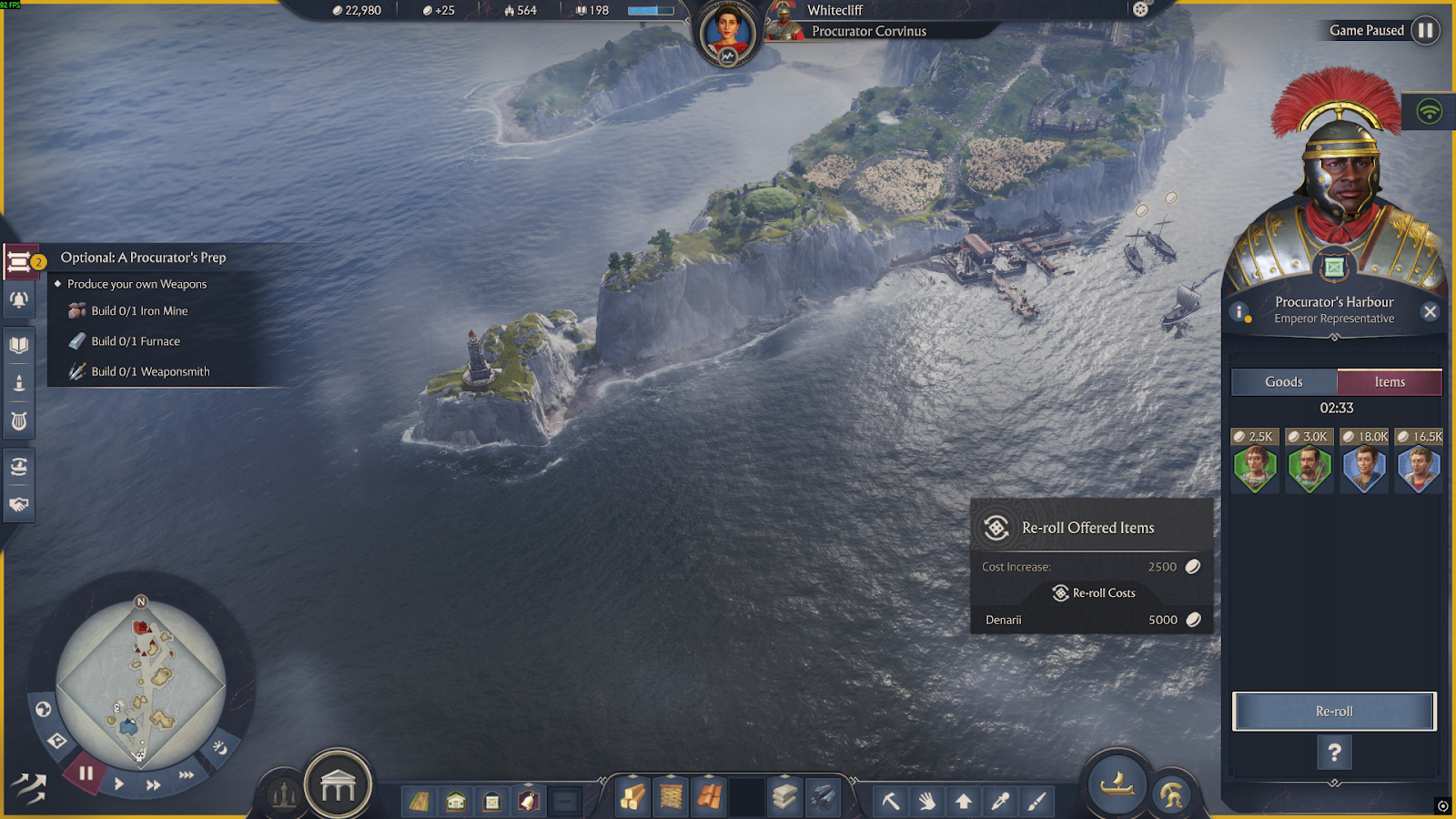Switch to the Goods tab
1456x819 pixels.
click(1283, 382)
